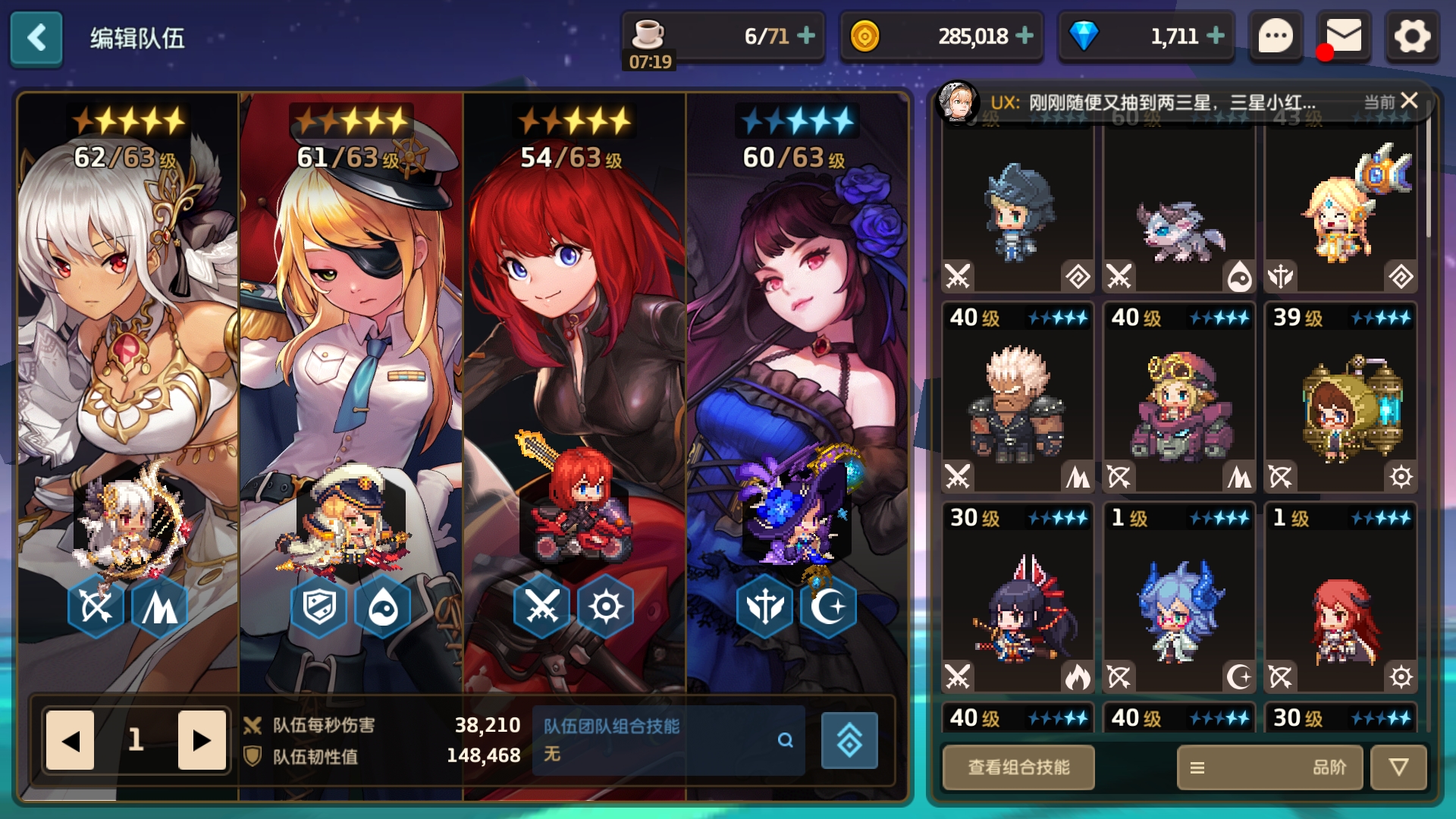Expand the UX chat message banner

click(1175, 101)
